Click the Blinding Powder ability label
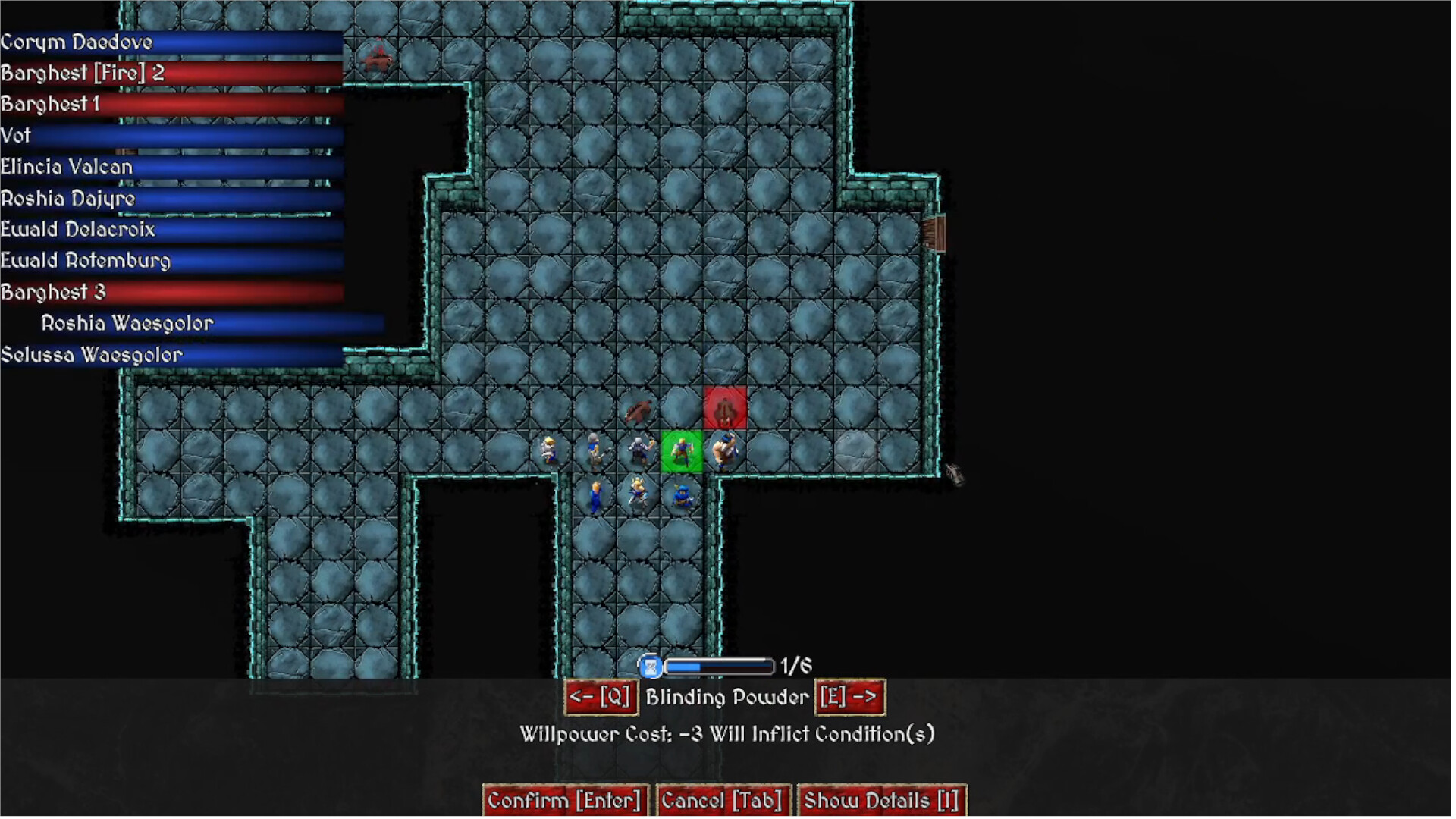Screen dimensions: 1456x819 726,697
